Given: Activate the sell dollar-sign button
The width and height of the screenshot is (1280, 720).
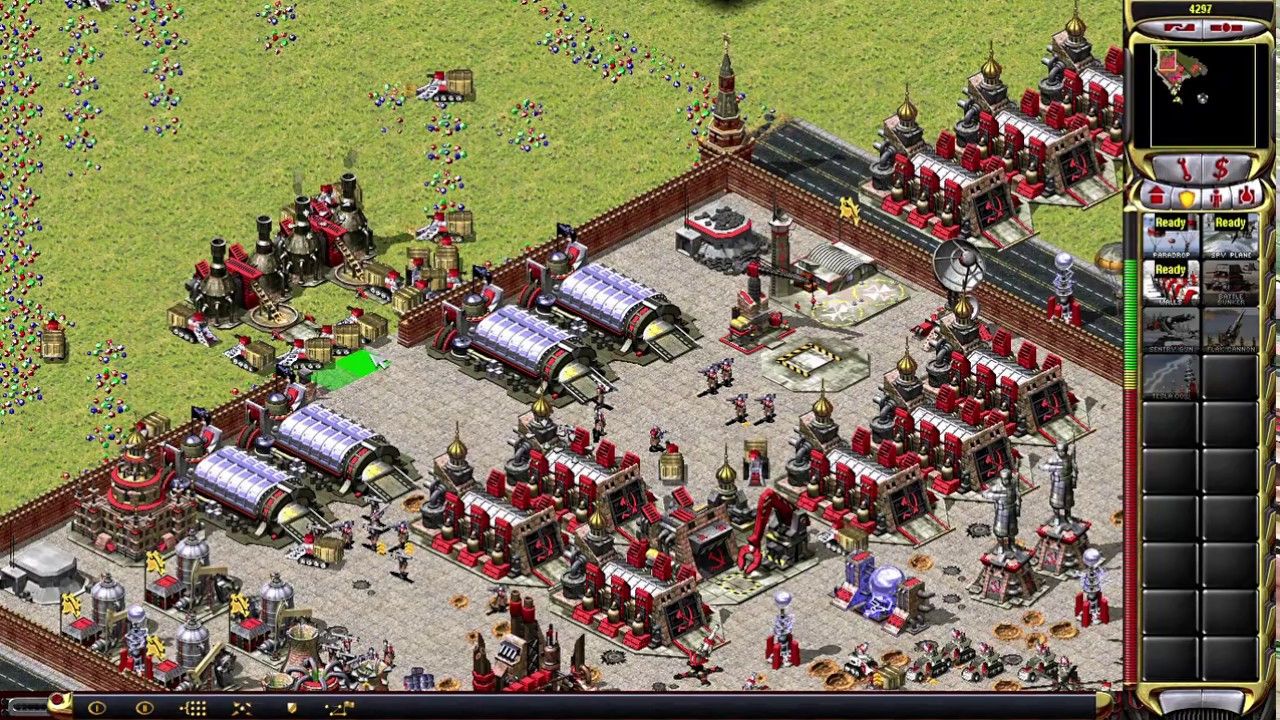Looking at the screenshot, I should point(1220,168).
